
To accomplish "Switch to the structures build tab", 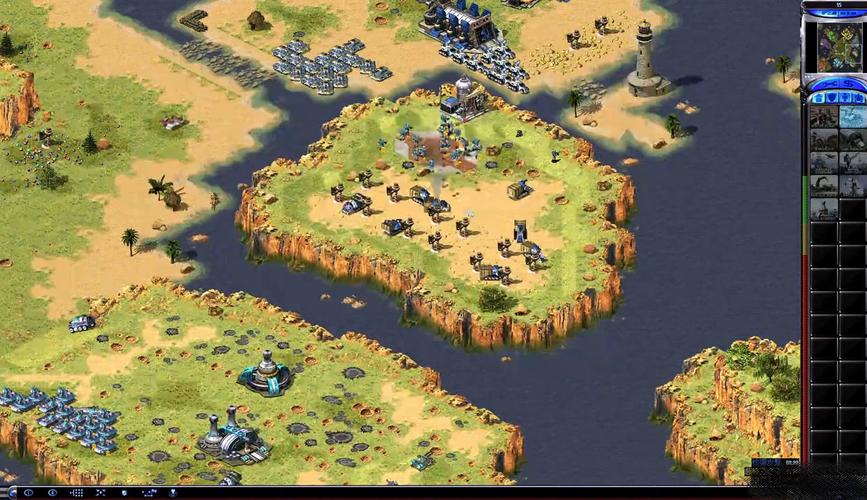I will (817, 98).
